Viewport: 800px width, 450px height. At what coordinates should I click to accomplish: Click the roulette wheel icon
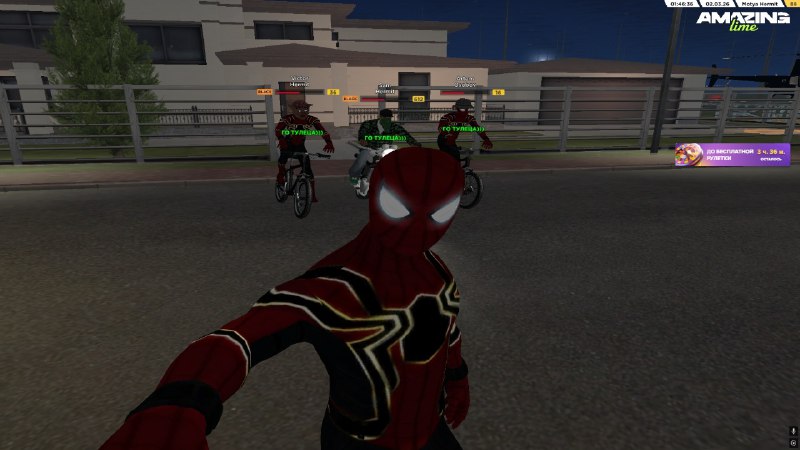pos(689,154)
